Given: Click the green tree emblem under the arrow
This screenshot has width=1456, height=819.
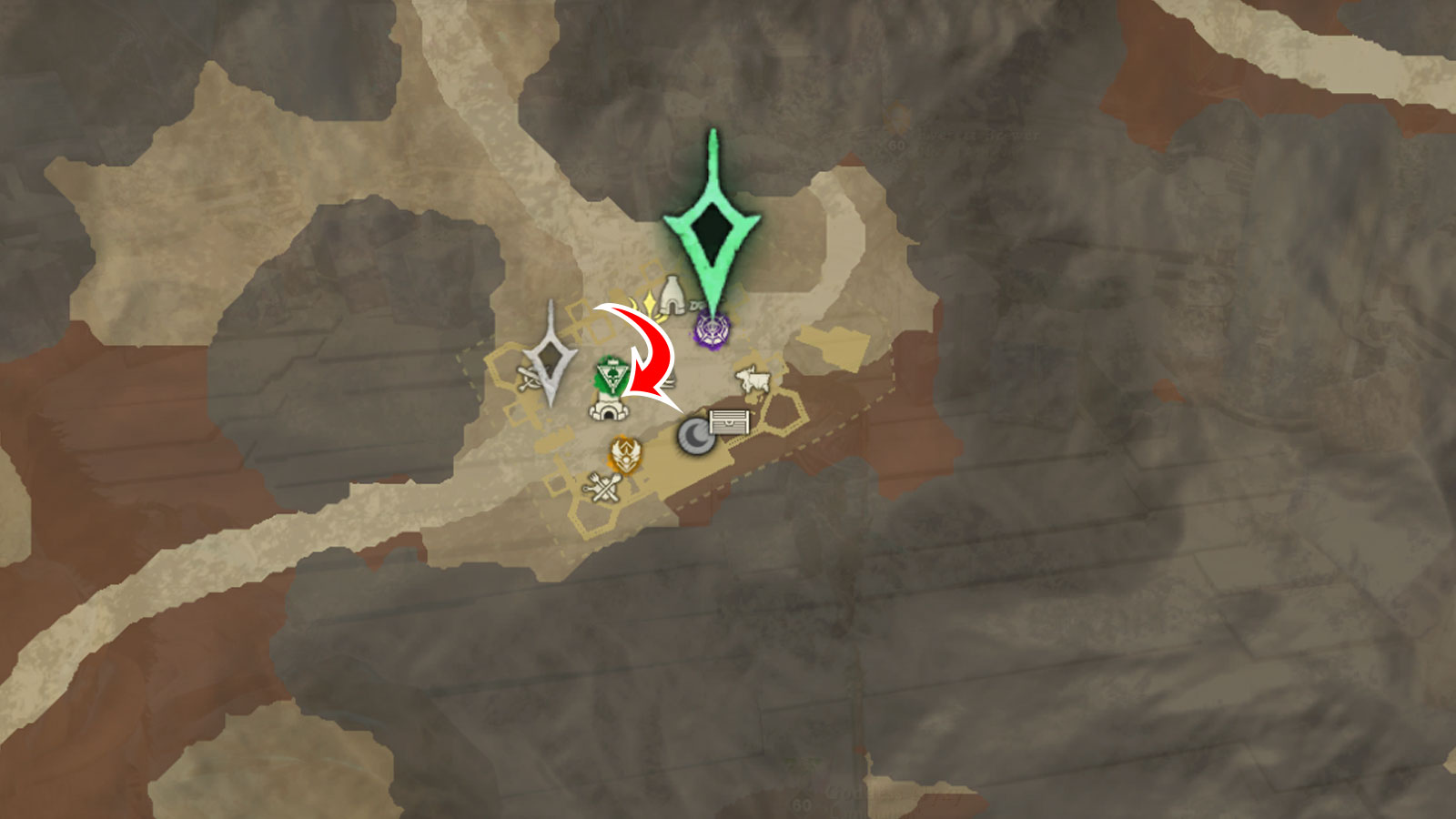Looking at the screenshot, I should 612,373.
